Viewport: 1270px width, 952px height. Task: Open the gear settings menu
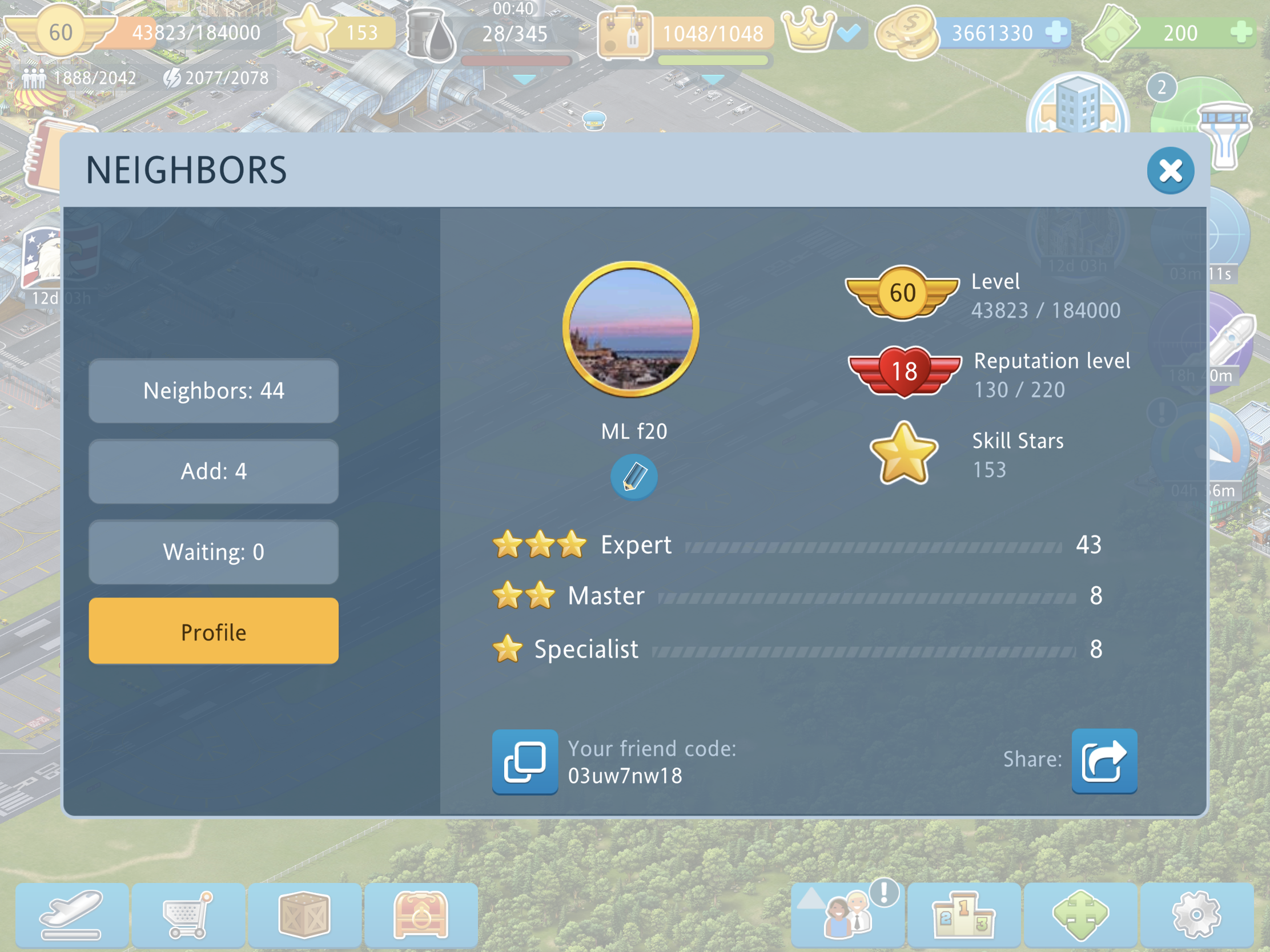1196,914
